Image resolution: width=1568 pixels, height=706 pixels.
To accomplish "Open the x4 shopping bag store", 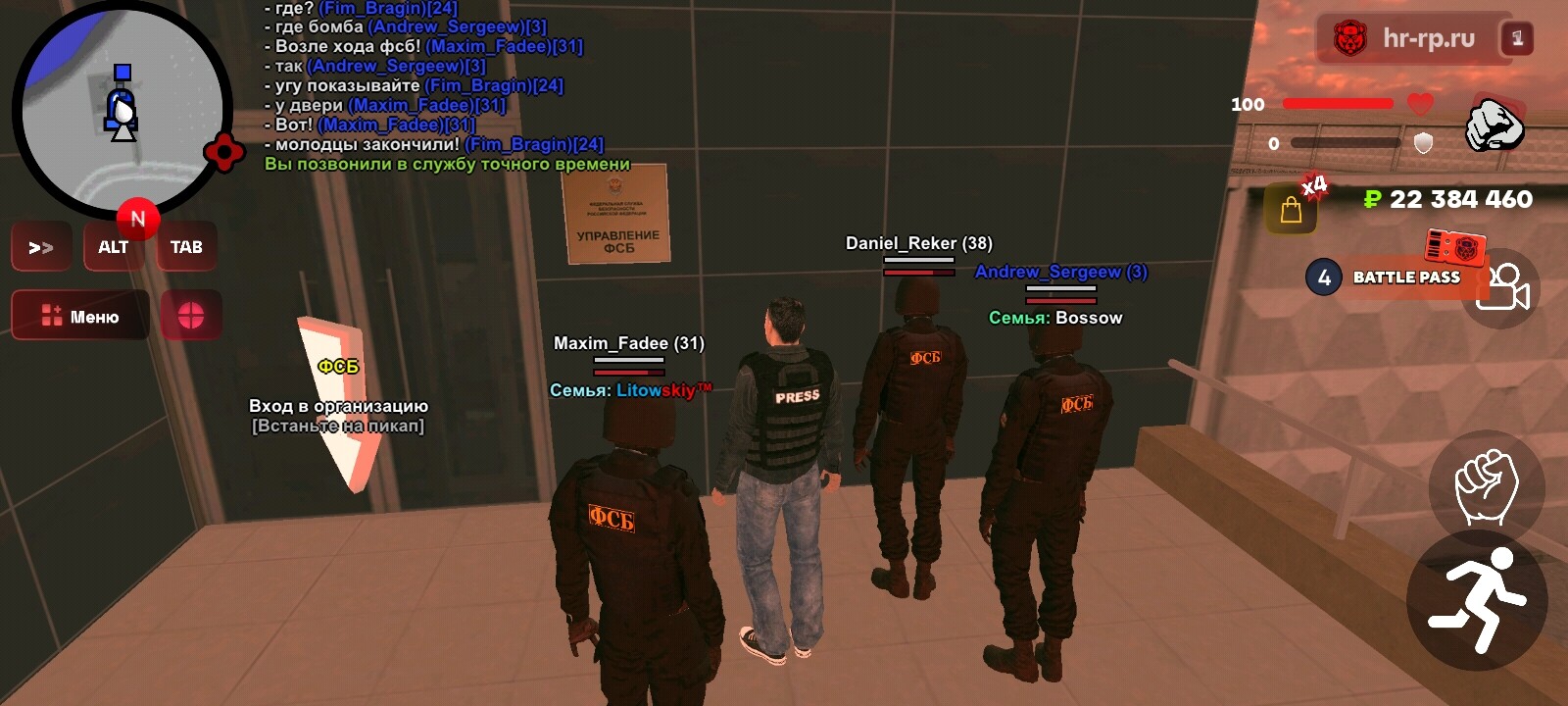I will coord(1292,208).
